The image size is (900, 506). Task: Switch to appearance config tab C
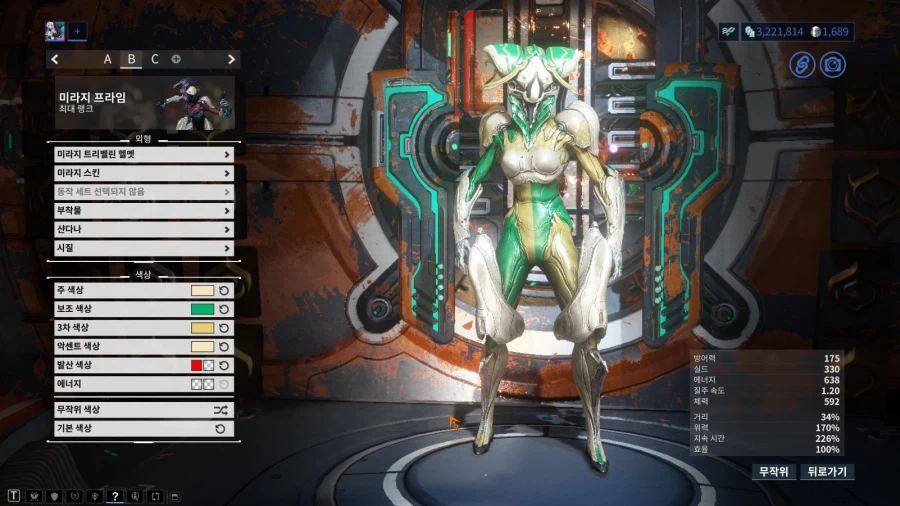pyautogui.click(x=154, y=59)
